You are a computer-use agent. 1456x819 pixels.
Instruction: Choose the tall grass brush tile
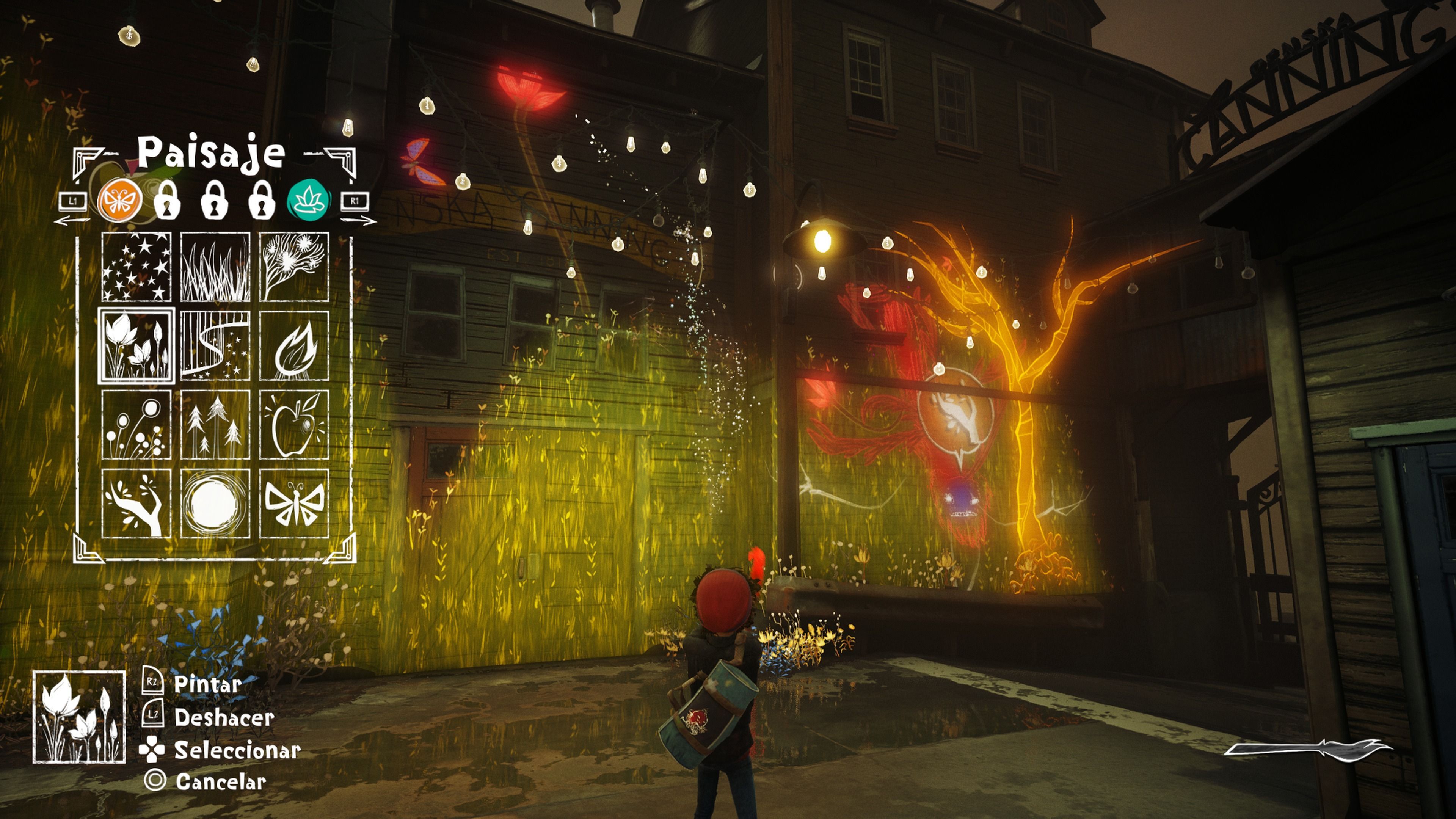pos(215,266)
